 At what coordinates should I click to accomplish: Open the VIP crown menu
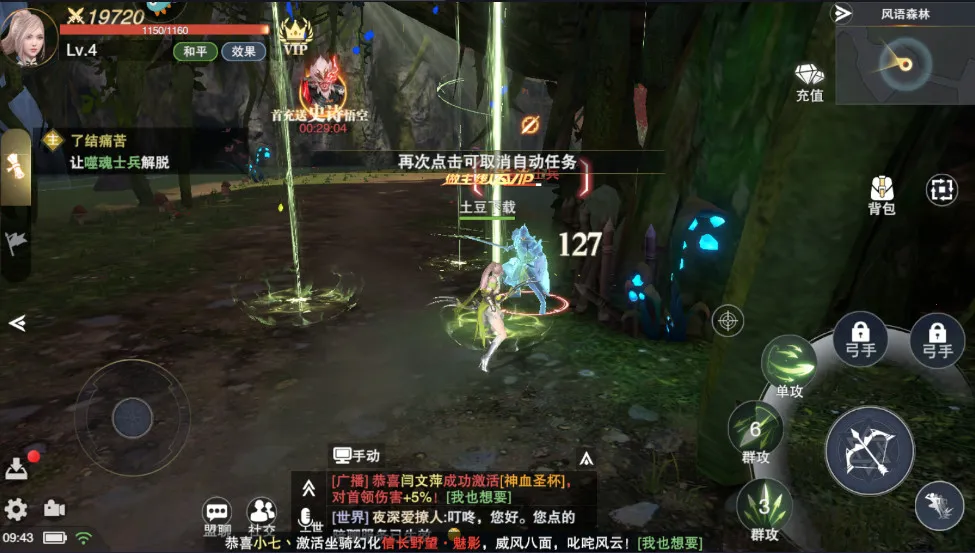click(x=295, y=38)
